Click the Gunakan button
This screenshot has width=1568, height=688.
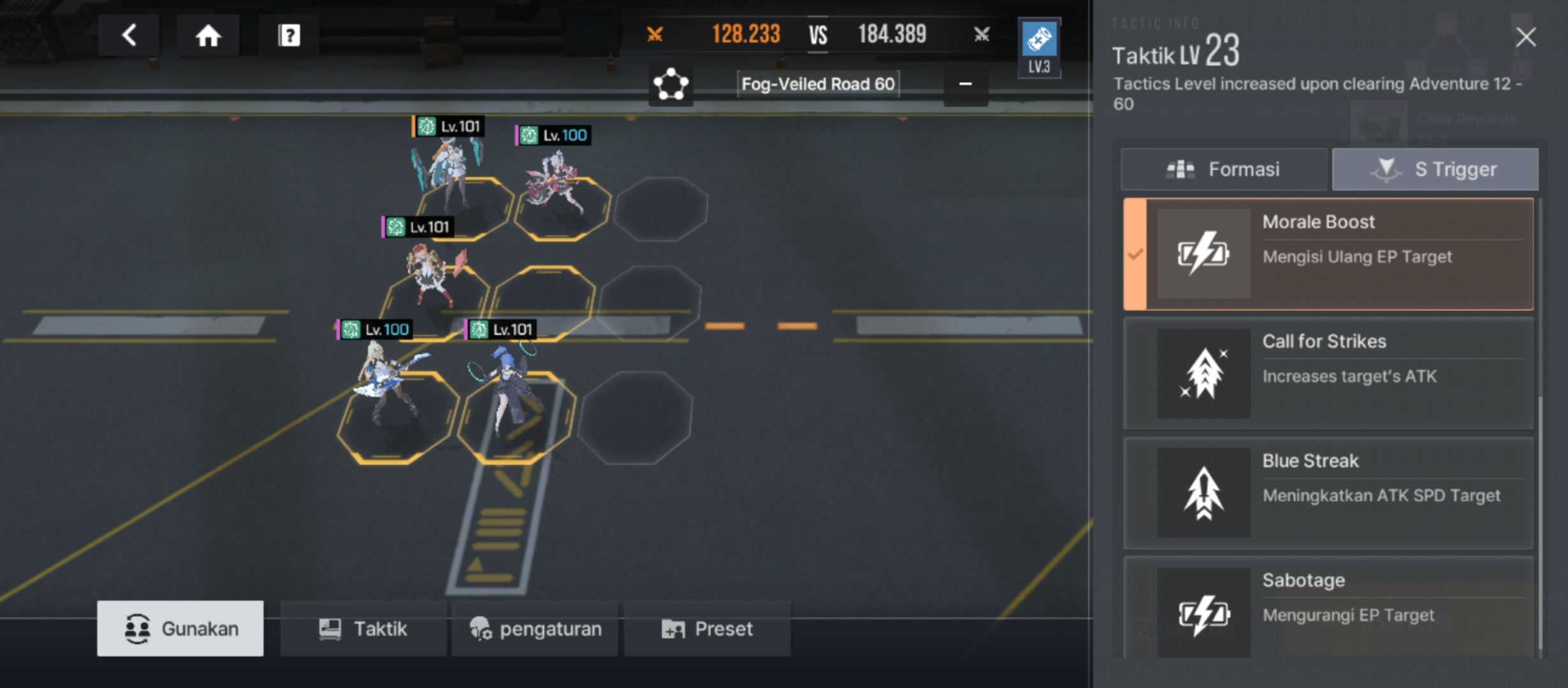pos(180,629)
